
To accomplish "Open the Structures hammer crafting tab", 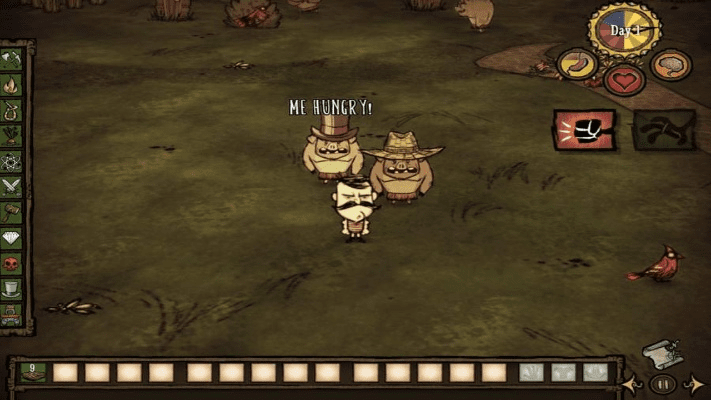I will coord(12,211).
